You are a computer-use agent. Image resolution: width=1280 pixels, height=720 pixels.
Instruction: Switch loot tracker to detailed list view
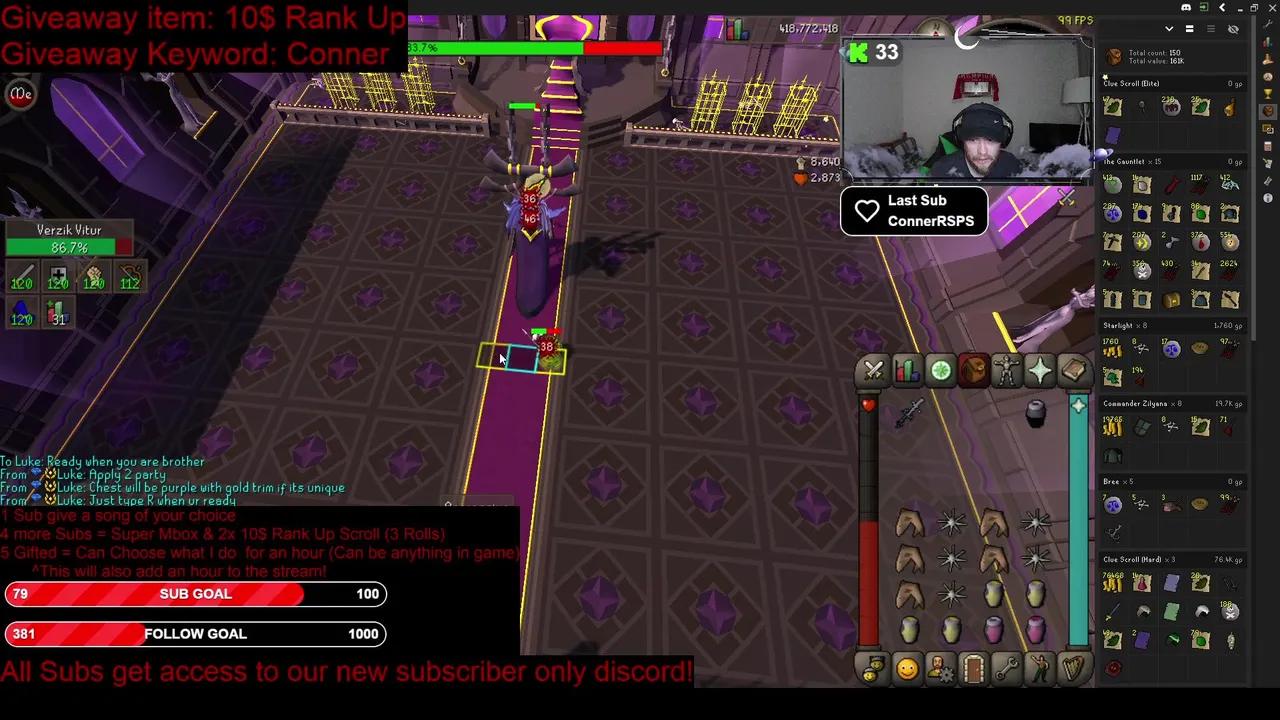(1211, 29)
